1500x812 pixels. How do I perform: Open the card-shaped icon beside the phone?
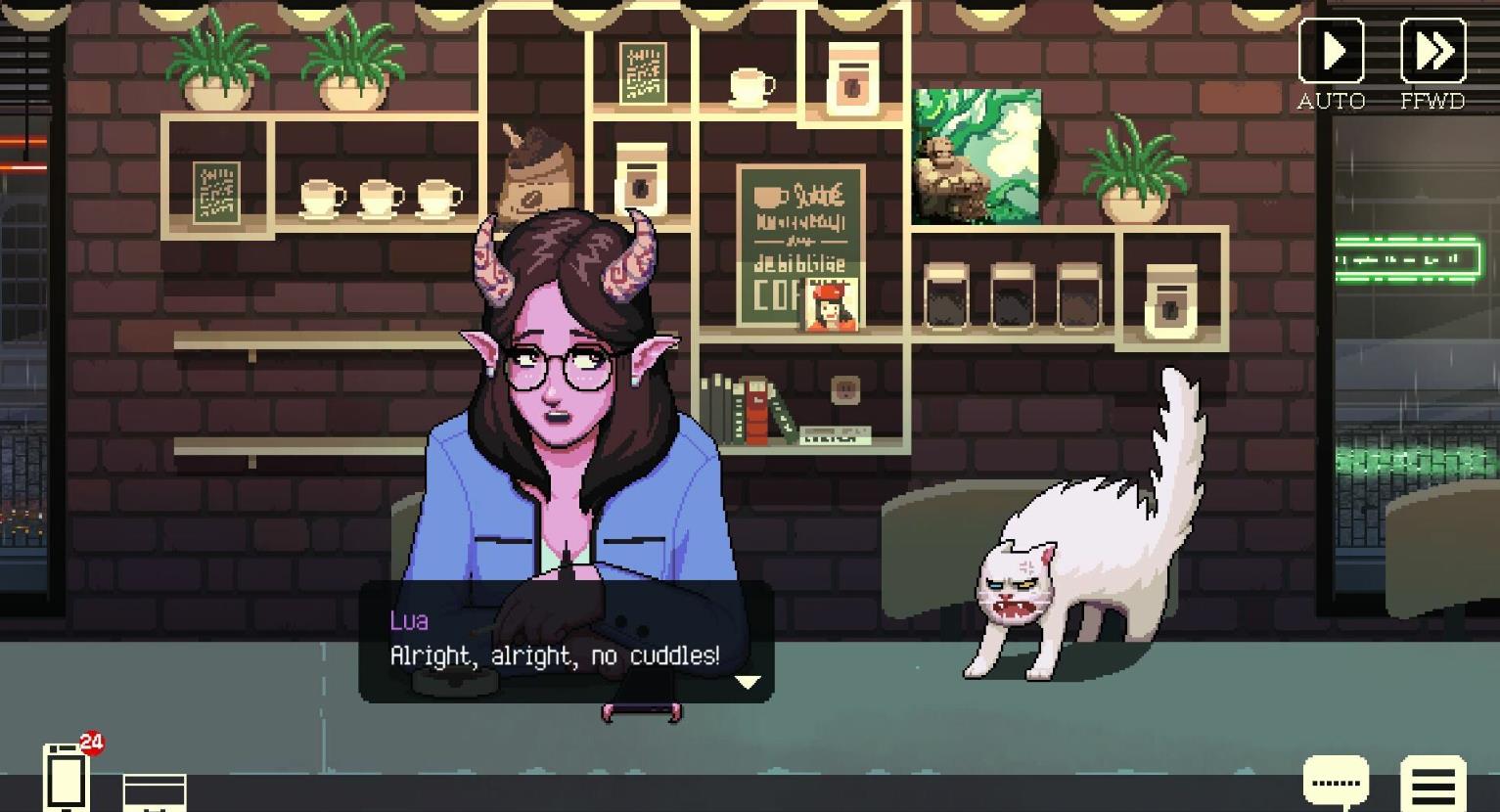[154, 791]
